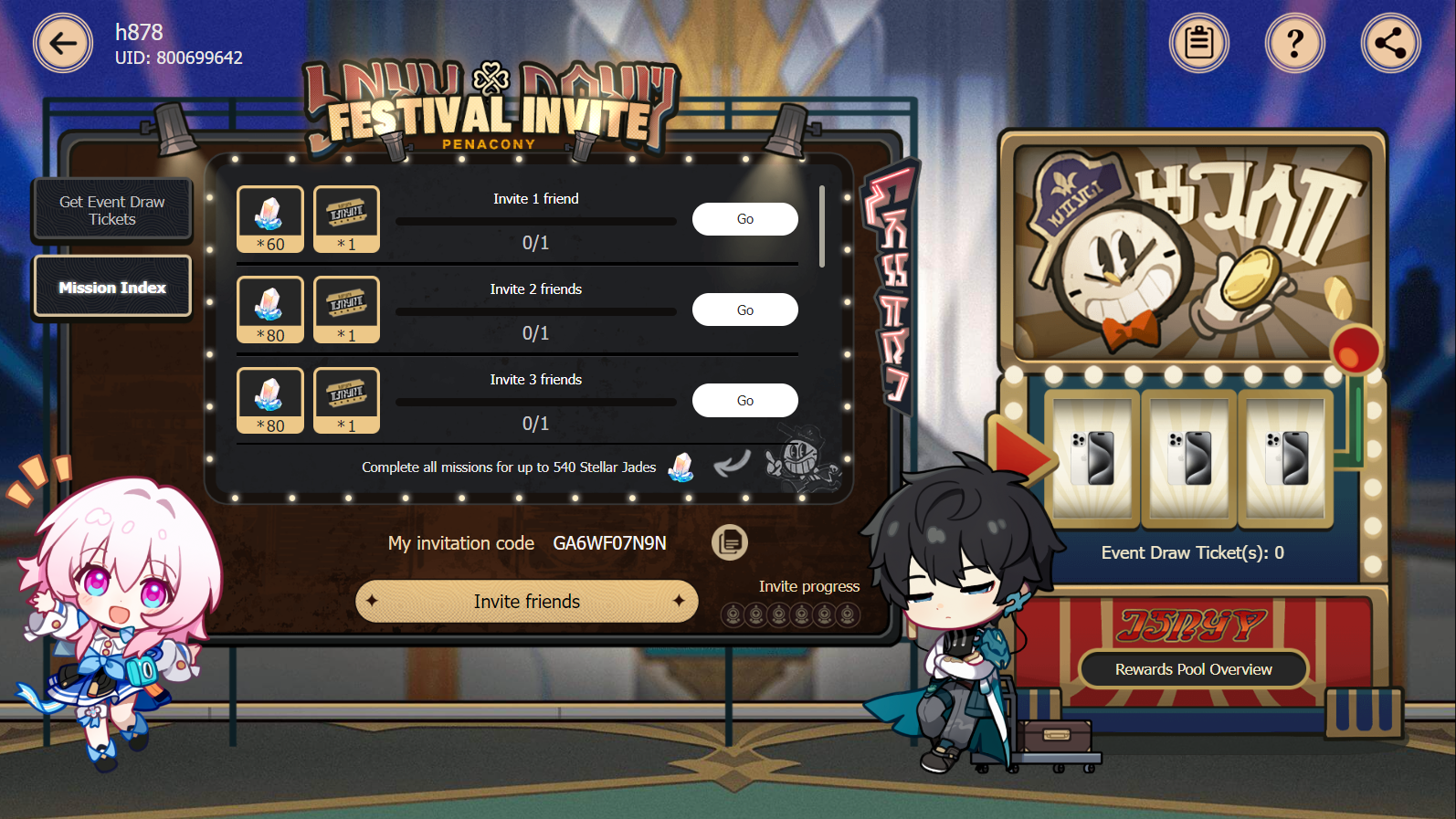Open the Get Event Draw Tickets tab
This screenshot has height=819, width=1456.
pyautogui.click(x=111, y=209)
